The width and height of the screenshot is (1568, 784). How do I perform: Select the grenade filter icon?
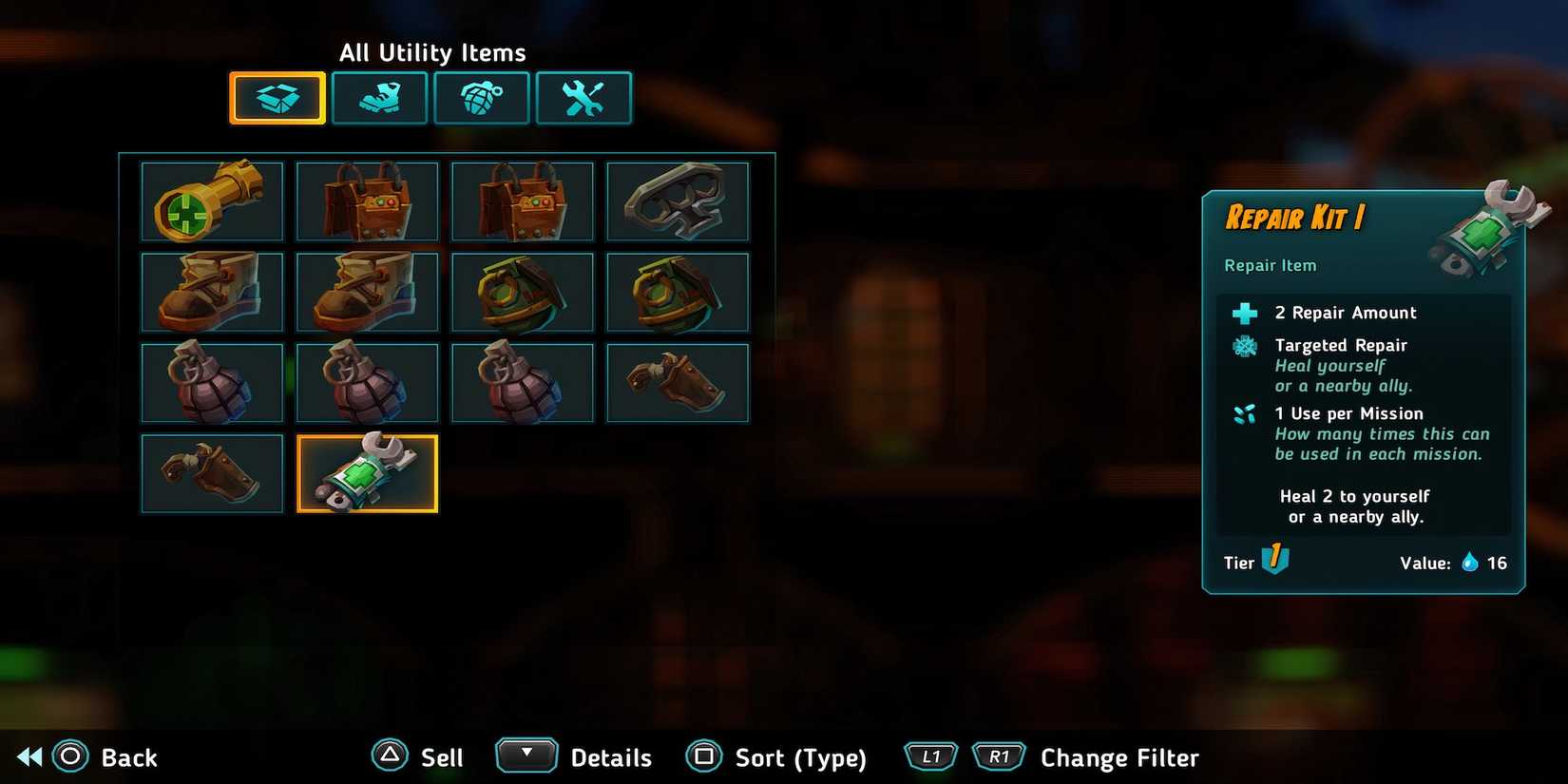click(x=482, y=97)
